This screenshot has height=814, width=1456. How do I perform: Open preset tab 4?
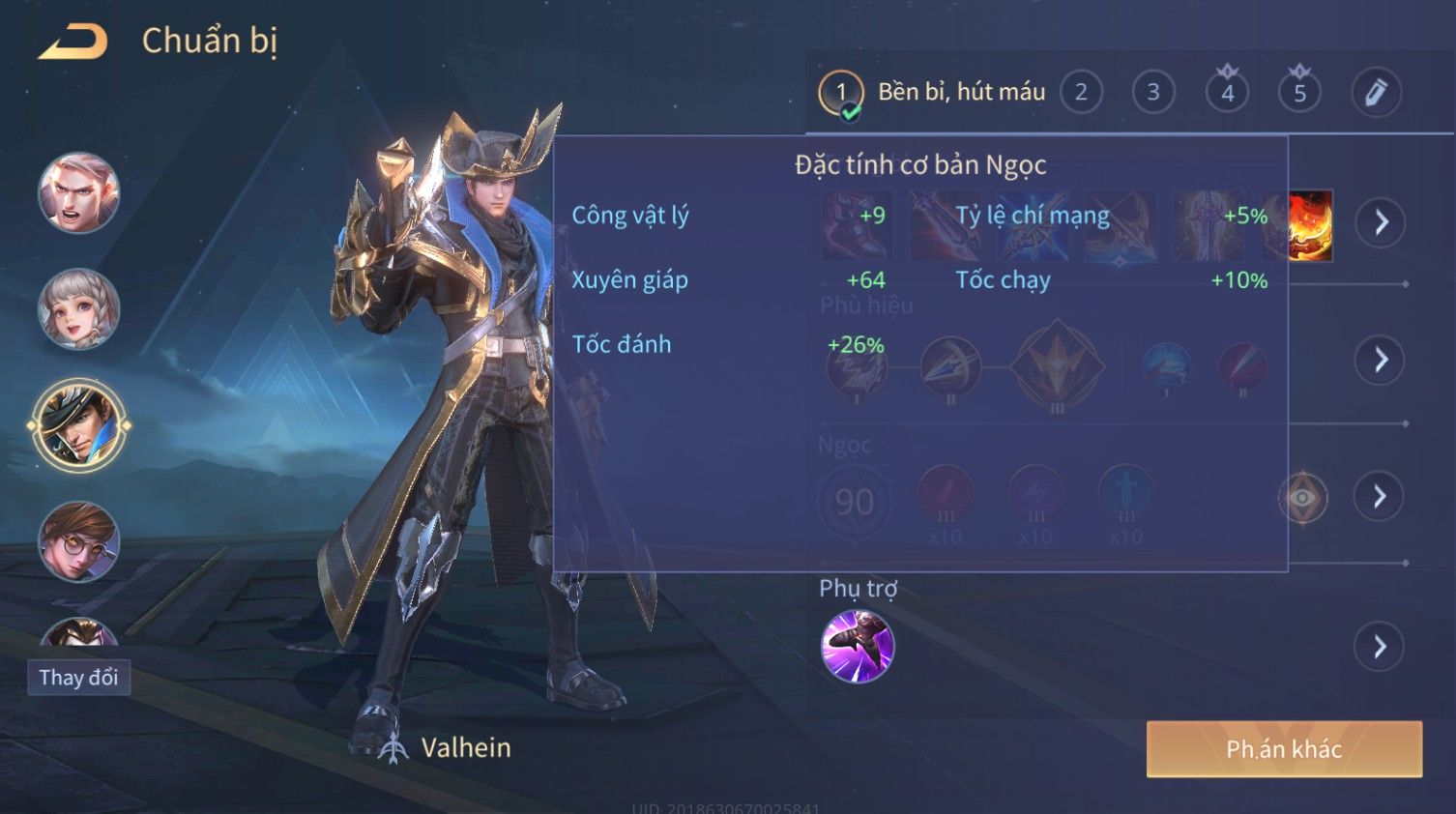click(1227, 93)
